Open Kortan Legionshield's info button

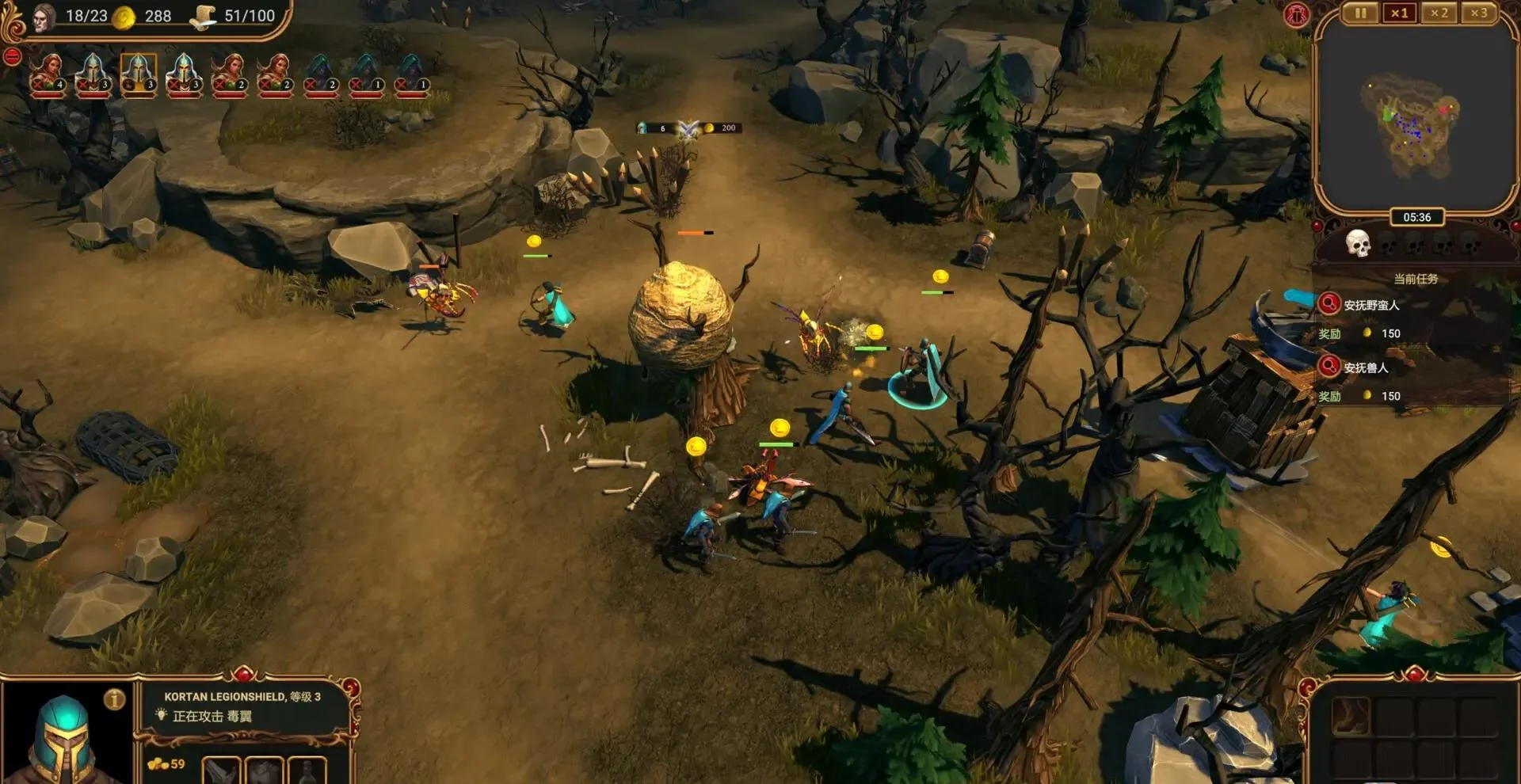115,699
